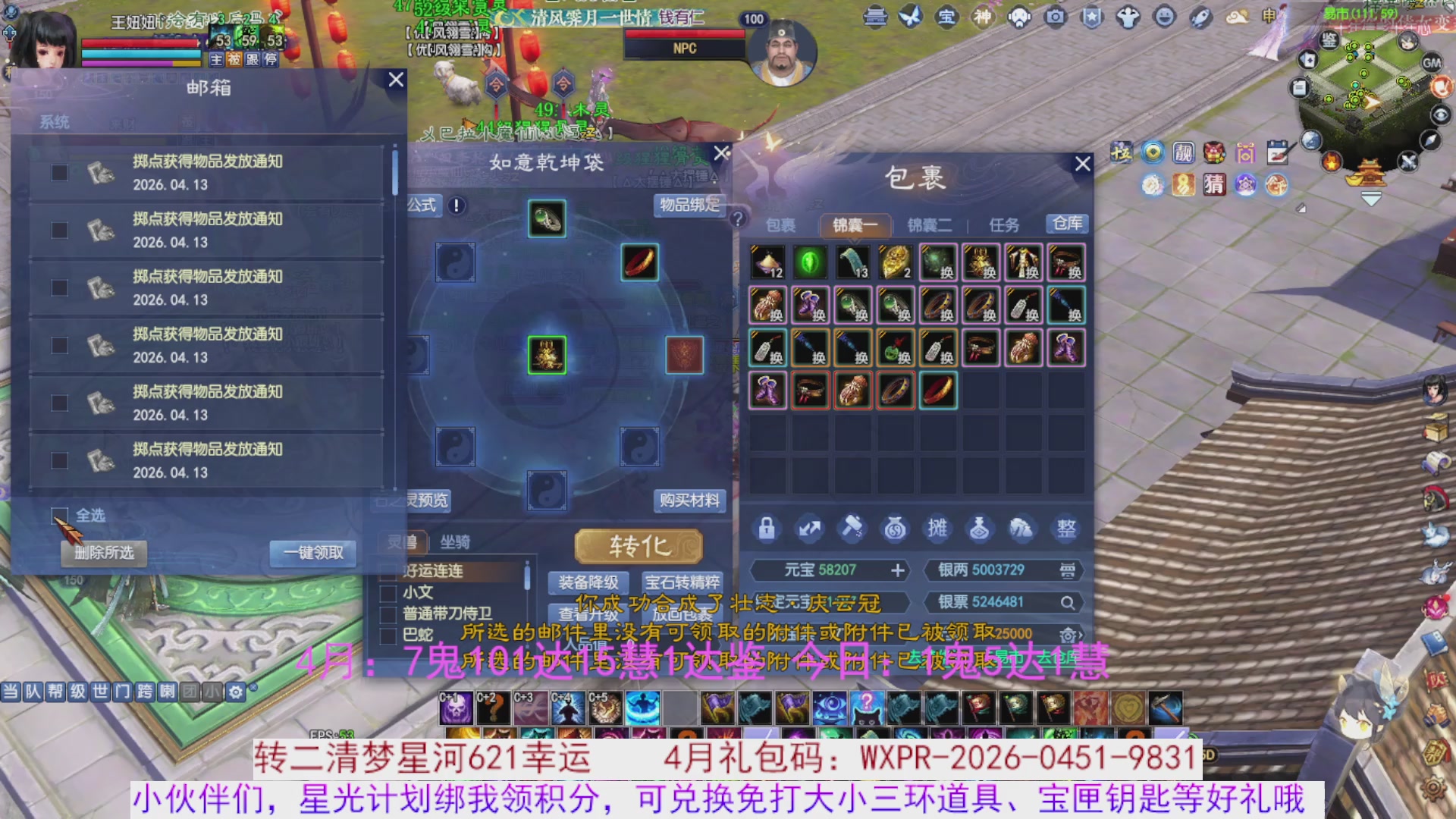Click the 购买材料 button
Screen dimensions: 1456x819
click(x=689, y=501)
